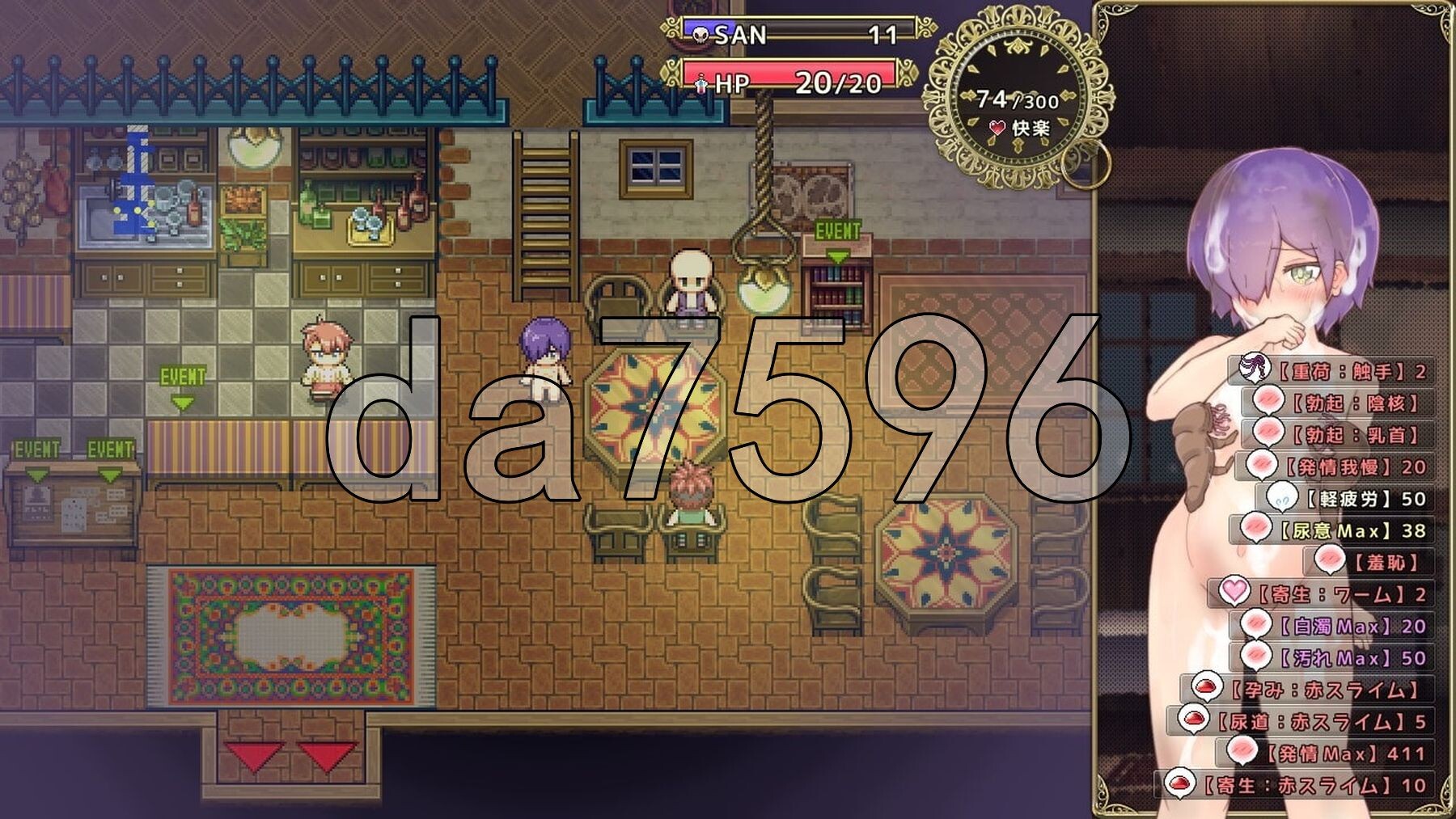Click the SAN value showing 11

coord(882,35)
